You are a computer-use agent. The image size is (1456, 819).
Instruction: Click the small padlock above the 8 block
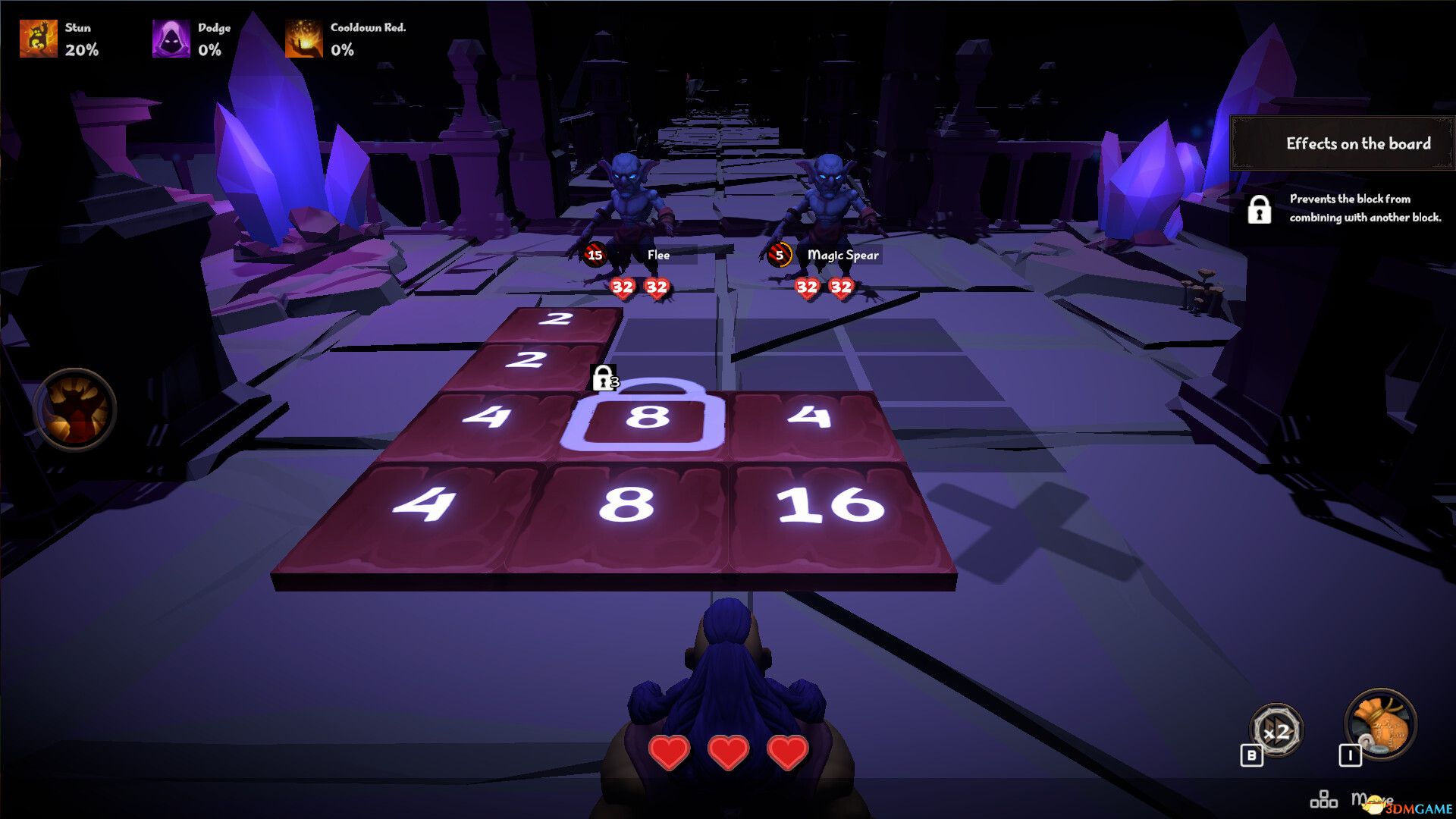603,377
